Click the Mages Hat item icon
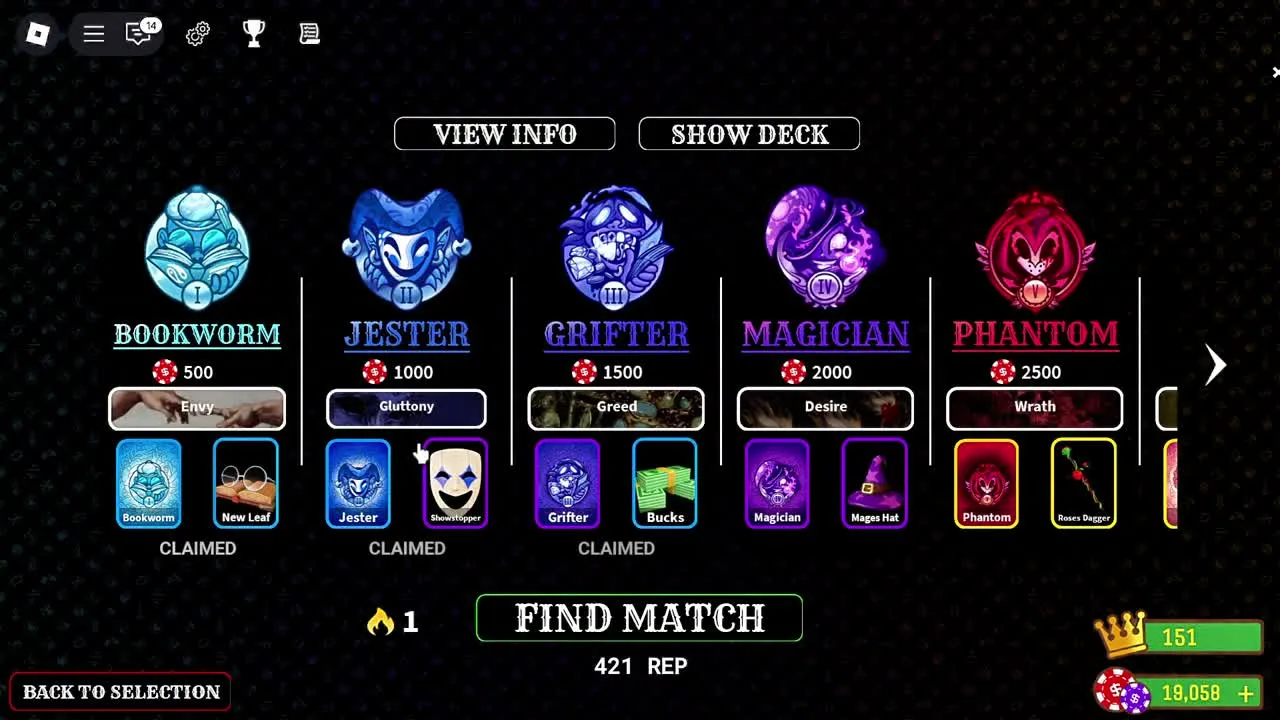The width and height of the screenshot is (1280, 720). tap(873, 483)
